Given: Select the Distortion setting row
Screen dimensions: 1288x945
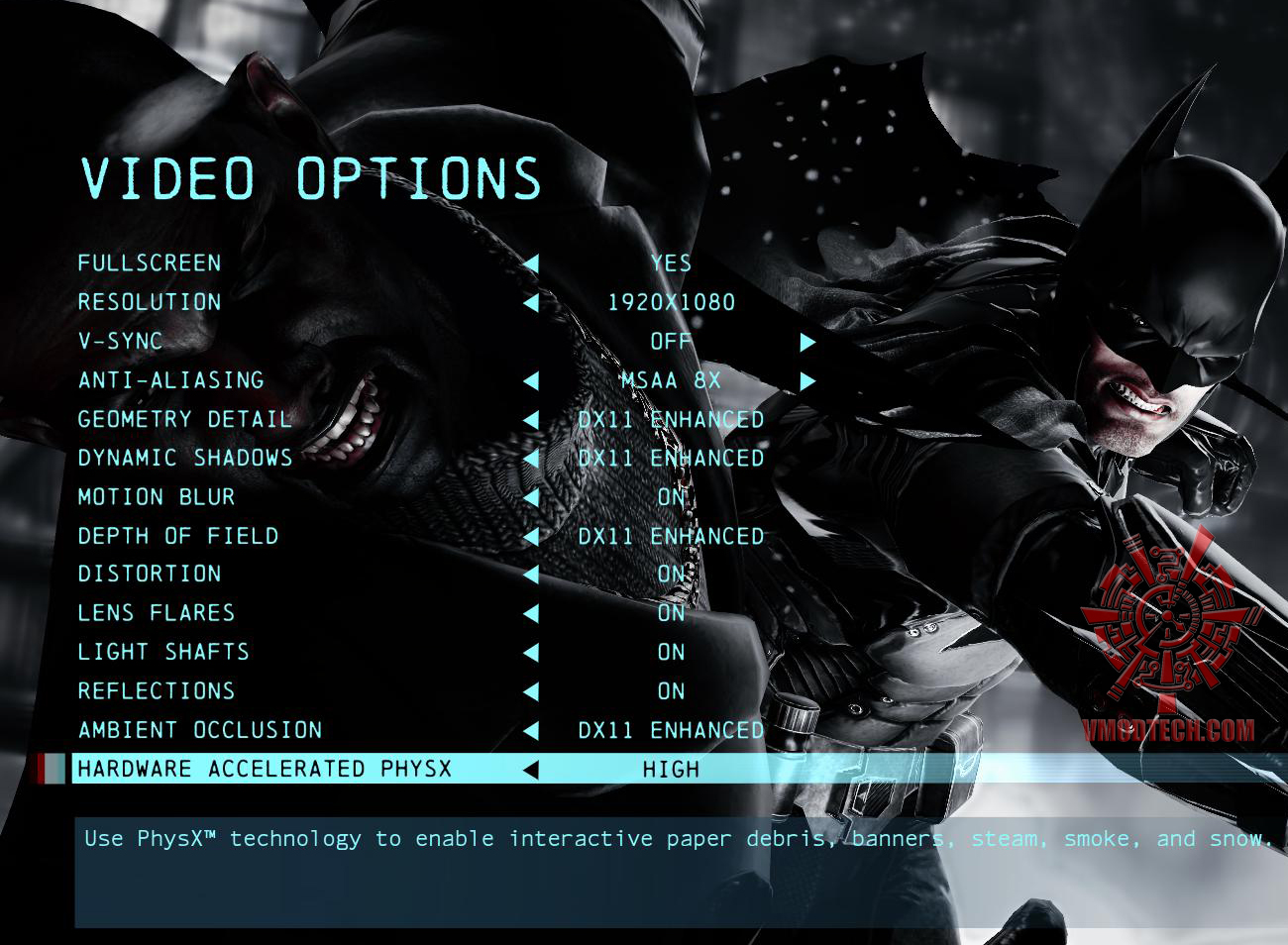Looking at the screenshot, I should pos(150,575).
